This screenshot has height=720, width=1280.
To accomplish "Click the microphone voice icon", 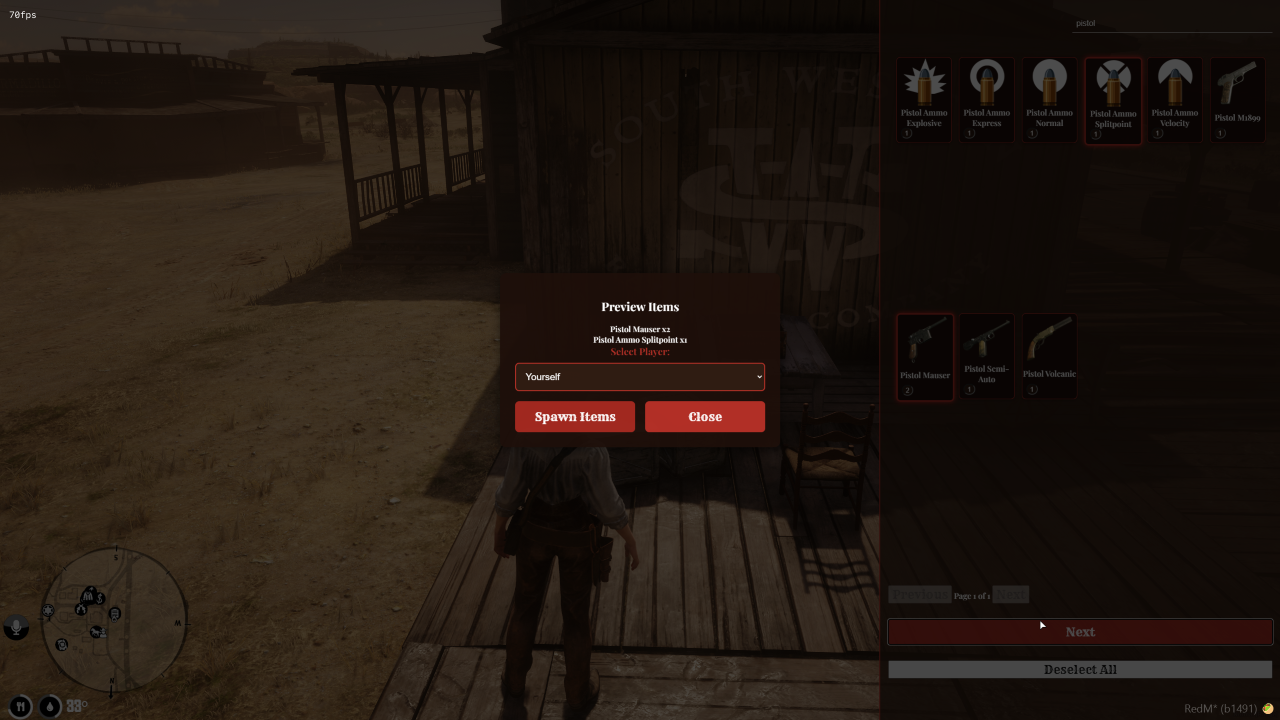I will pos(16,627).
